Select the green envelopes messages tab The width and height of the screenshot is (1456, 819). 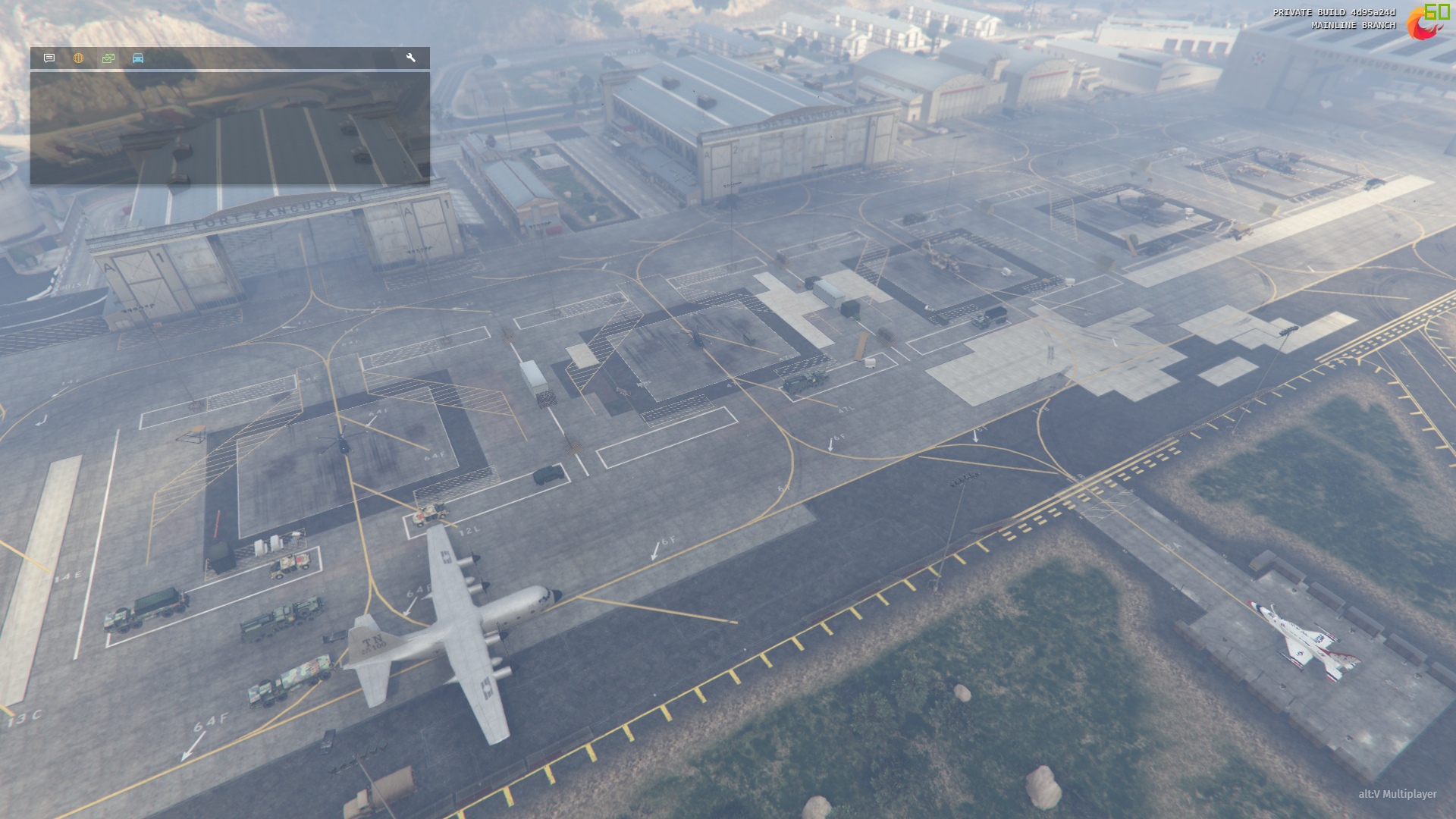(108, 58)
